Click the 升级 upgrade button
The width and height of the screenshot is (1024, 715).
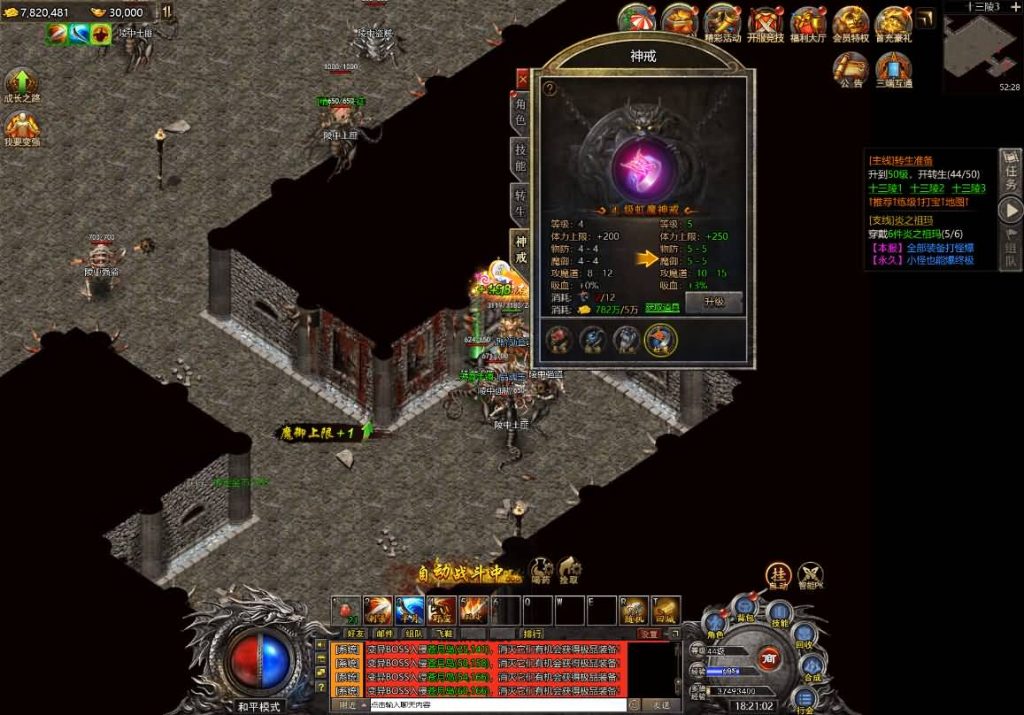714,301
